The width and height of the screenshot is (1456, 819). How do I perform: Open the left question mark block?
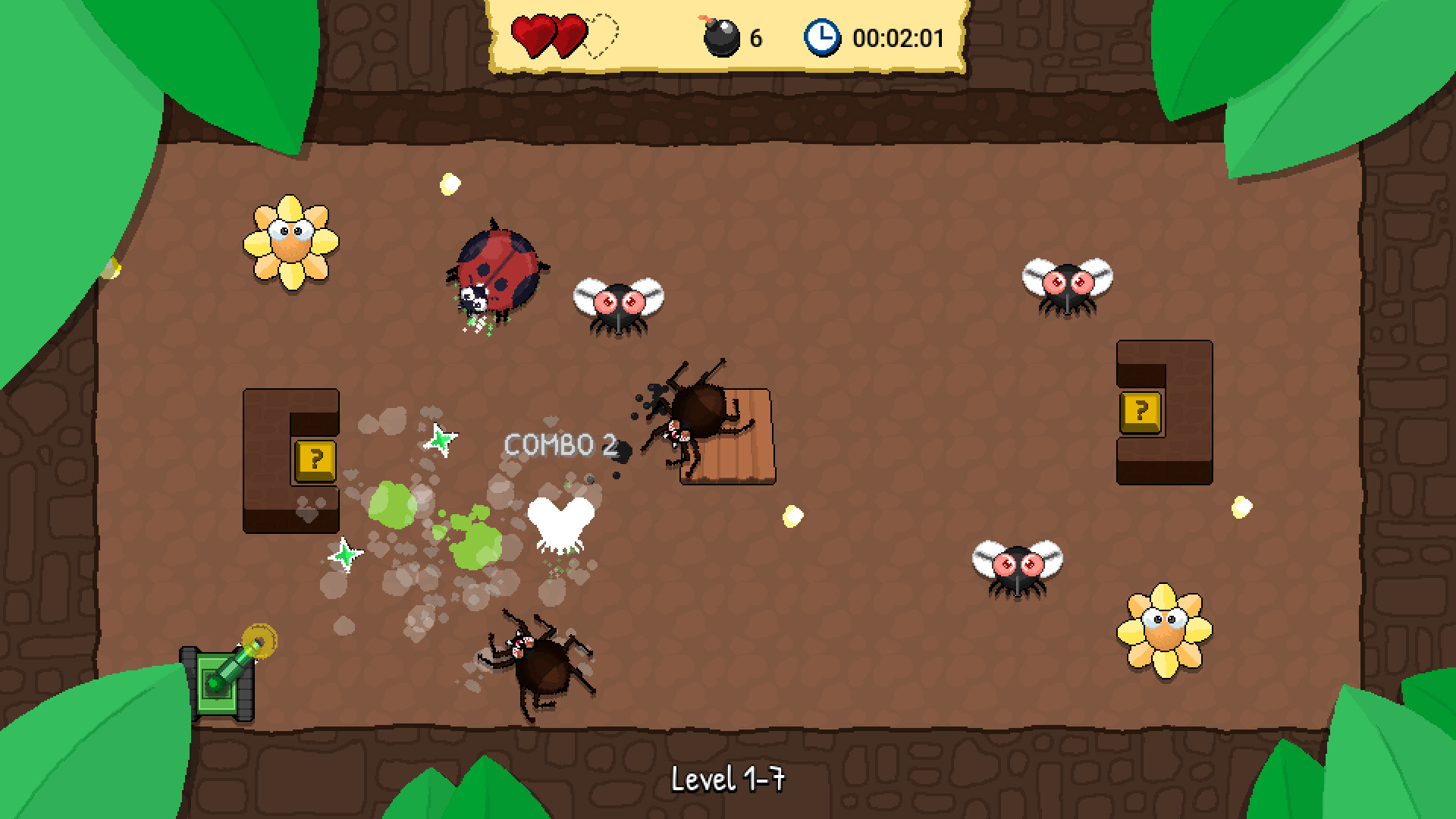point(313,460)
